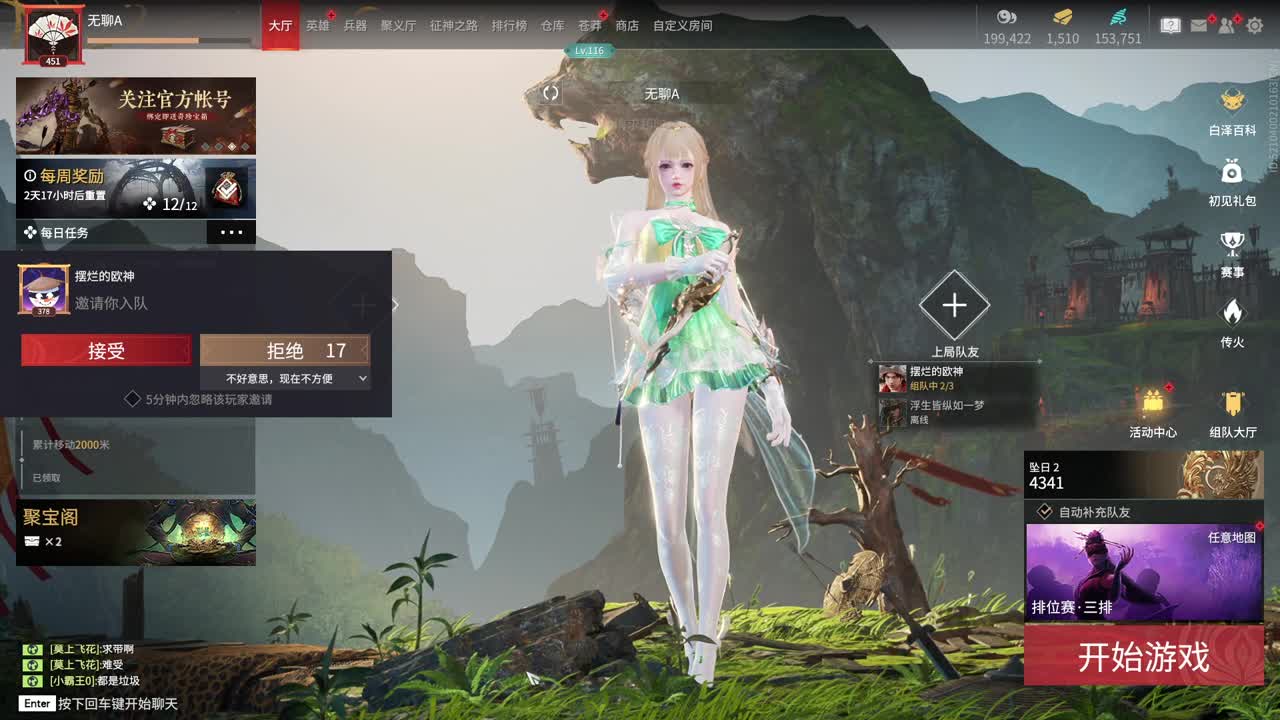Viewport: 1280px width, 720px height.
Task: Open the mail envelope icon
Action: pos(1199,25)
